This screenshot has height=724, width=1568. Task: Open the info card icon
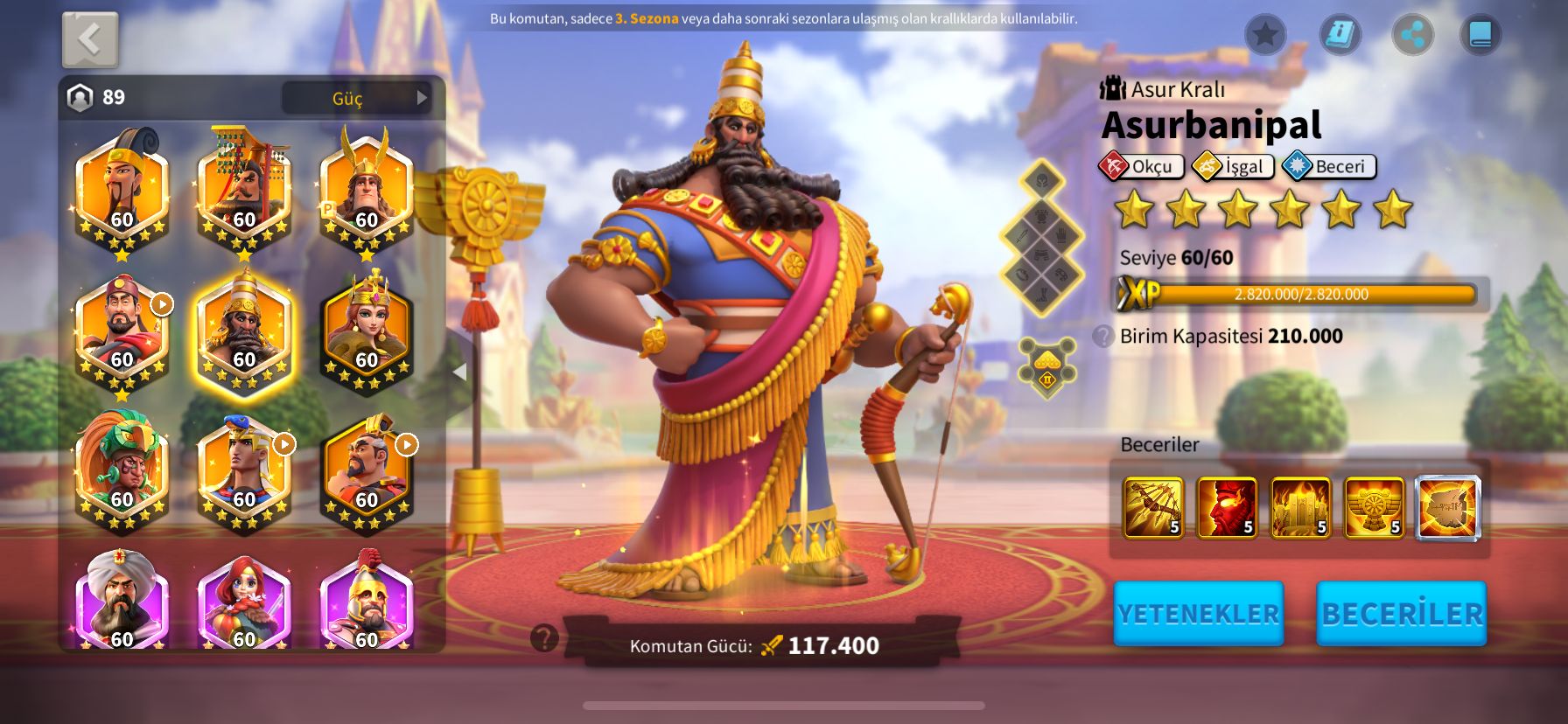[x=1340, y=35]
